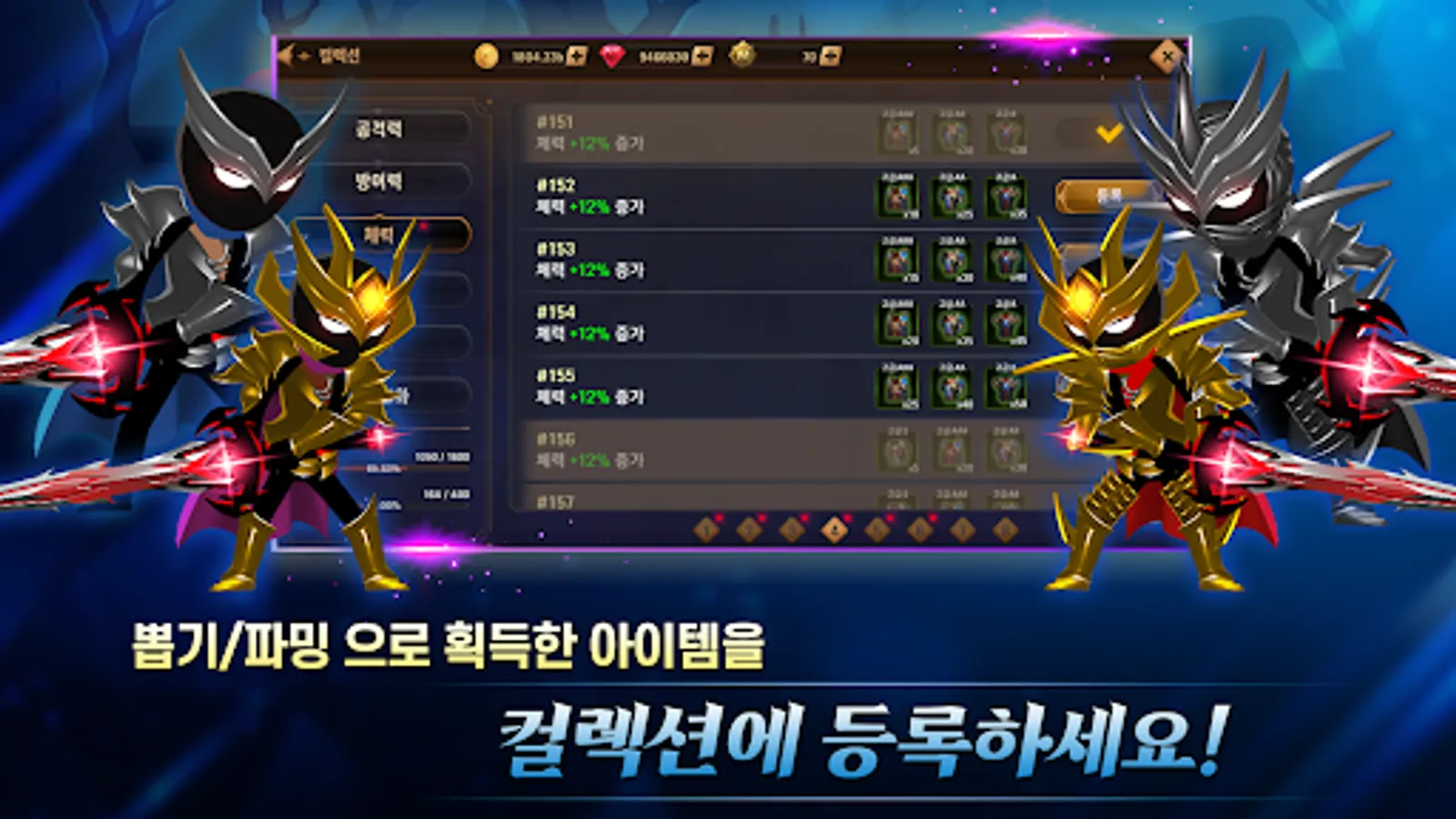Screen dimensions: 1456x819
Task: Switch to the 공격력 category tab
Action: [x=389, y=128]
